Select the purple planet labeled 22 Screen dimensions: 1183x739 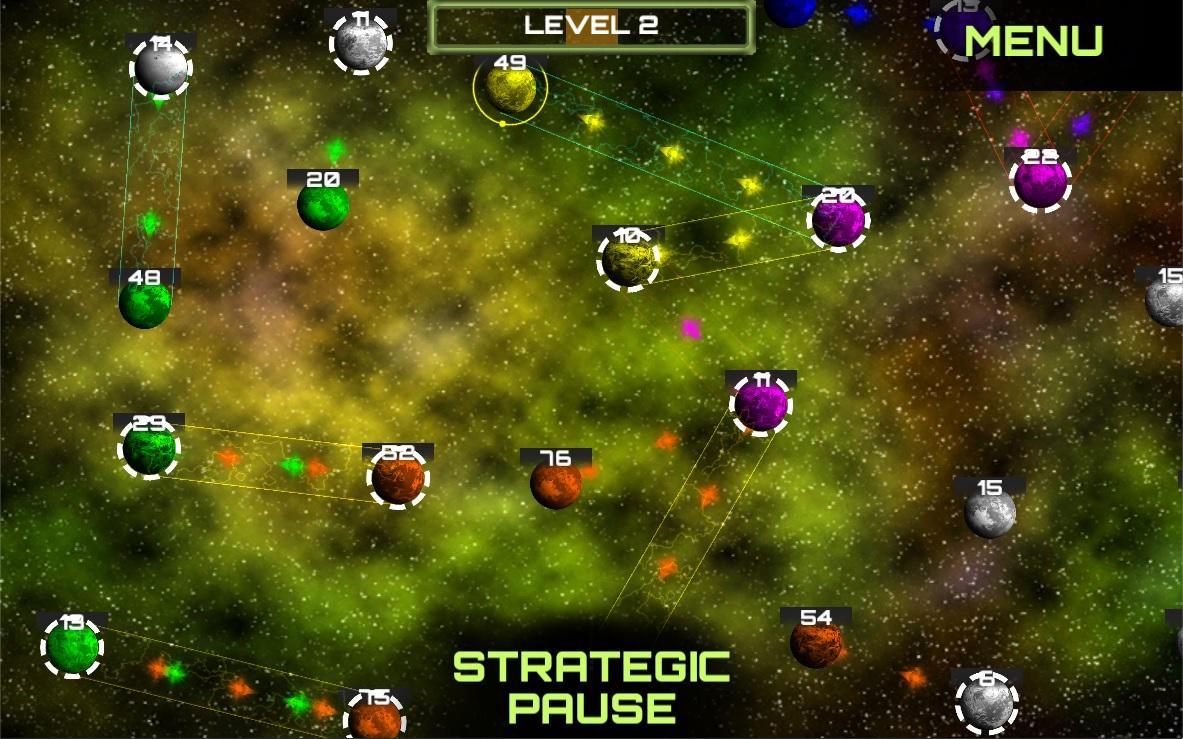pyautogui.click(x=1040, y=182)
